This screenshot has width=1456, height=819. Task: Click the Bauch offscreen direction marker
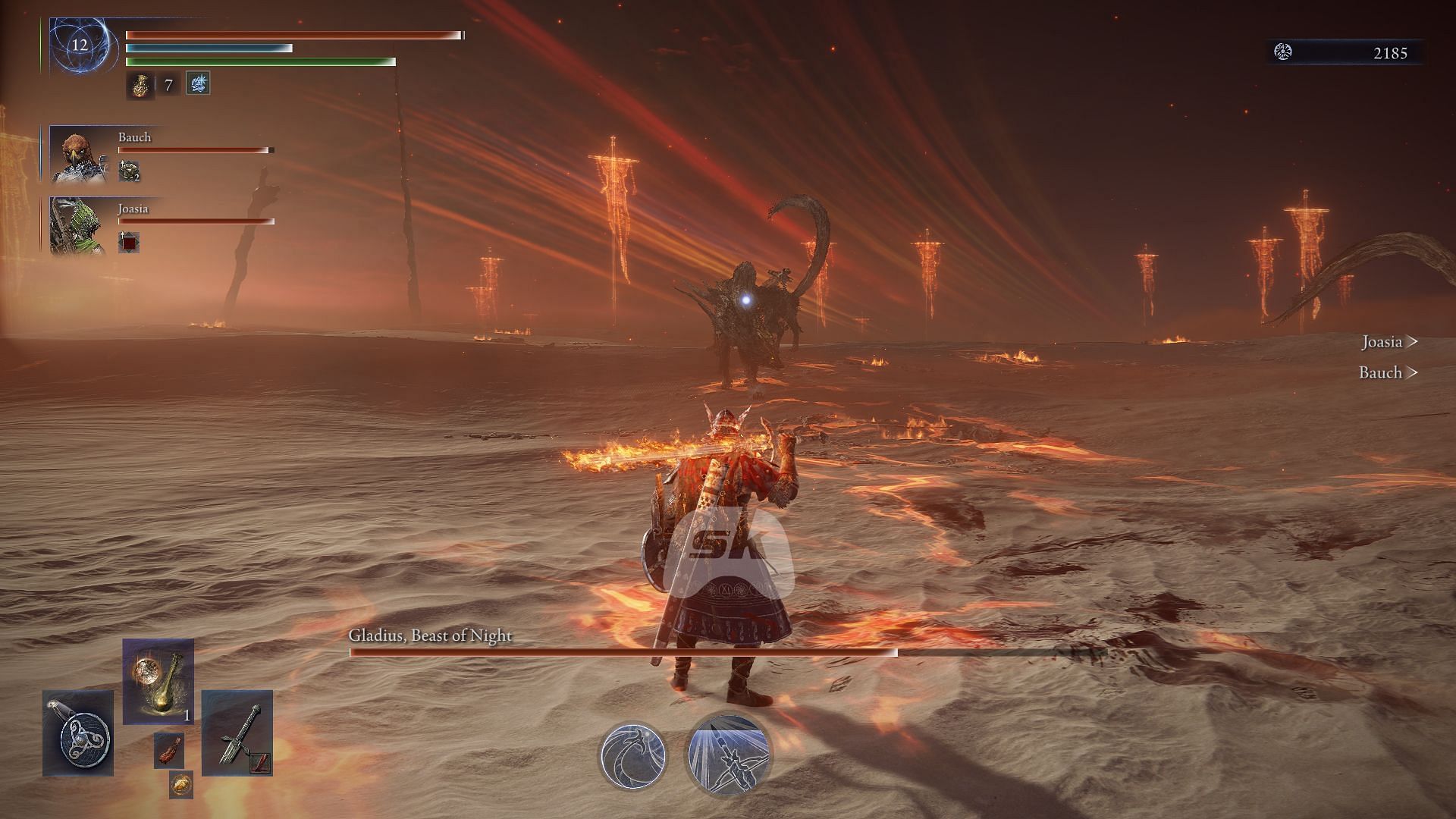point(1388,372)
